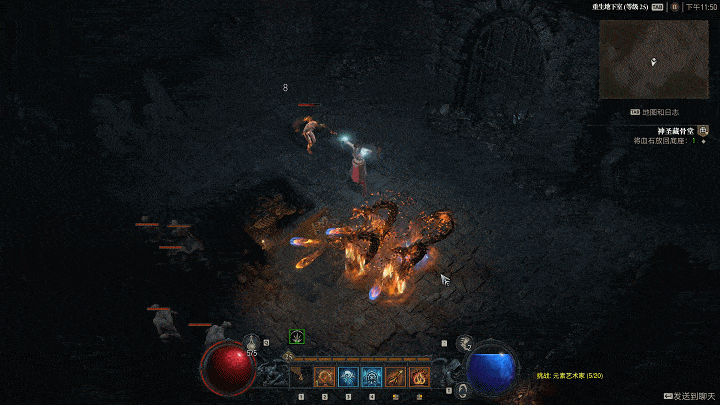720x405 pixels.
Task: Activate the blue armor skill in slot four
Action: 372,378
